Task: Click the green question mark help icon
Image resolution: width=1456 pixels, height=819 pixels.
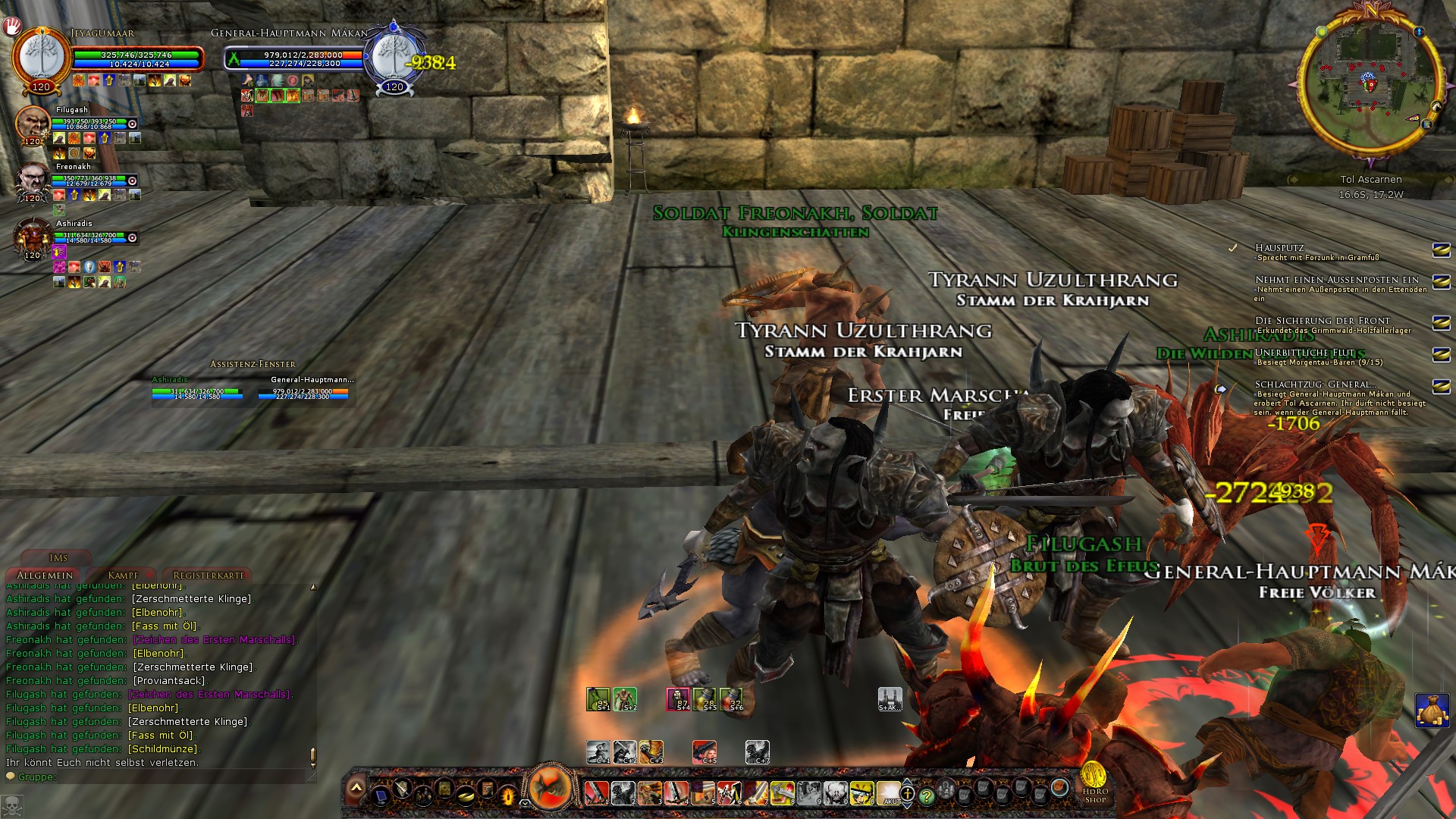Action: 927,795
